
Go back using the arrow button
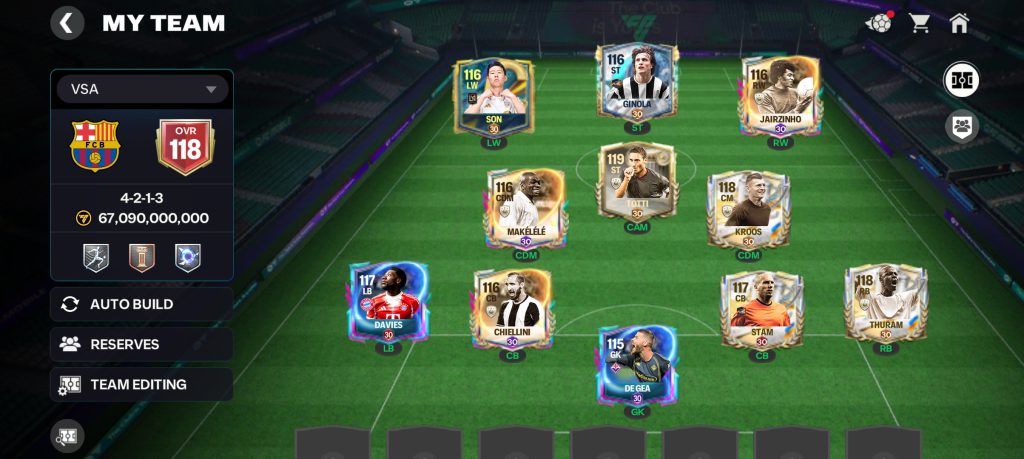pos(67,23)
